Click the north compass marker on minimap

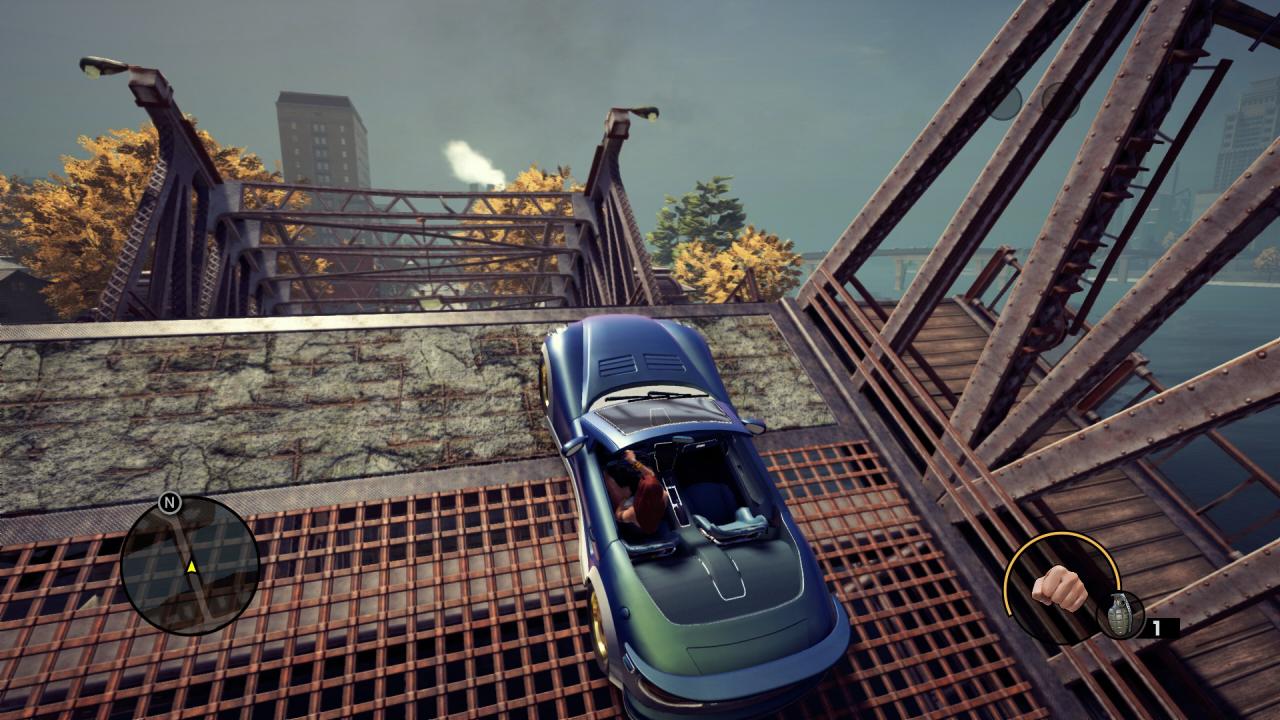pos(169,502)
